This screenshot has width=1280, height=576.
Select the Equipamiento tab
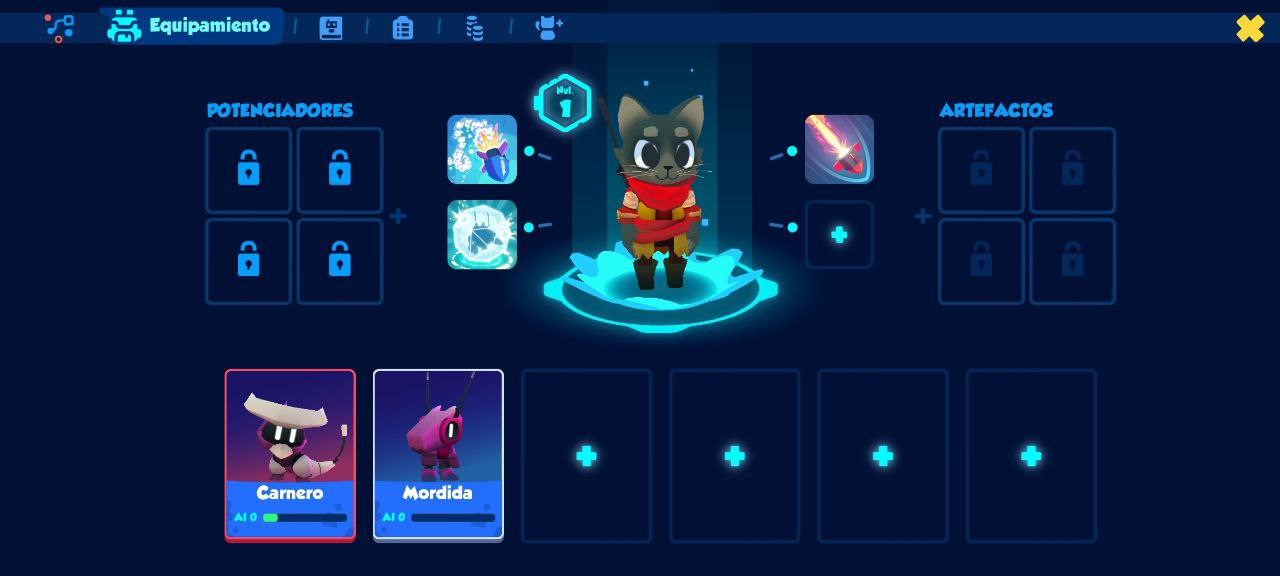click(190, 26)
